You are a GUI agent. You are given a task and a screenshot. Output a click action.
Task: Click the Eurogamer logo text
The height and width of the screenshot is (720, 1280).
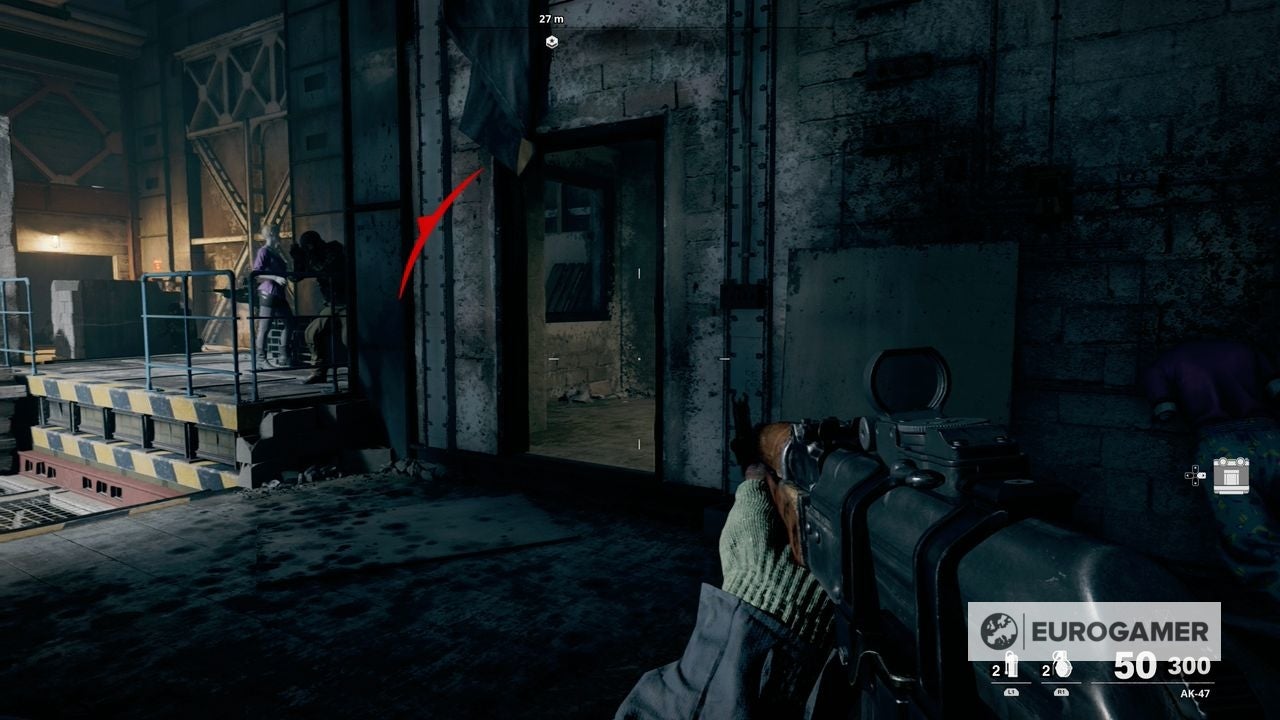[1119, 631]
